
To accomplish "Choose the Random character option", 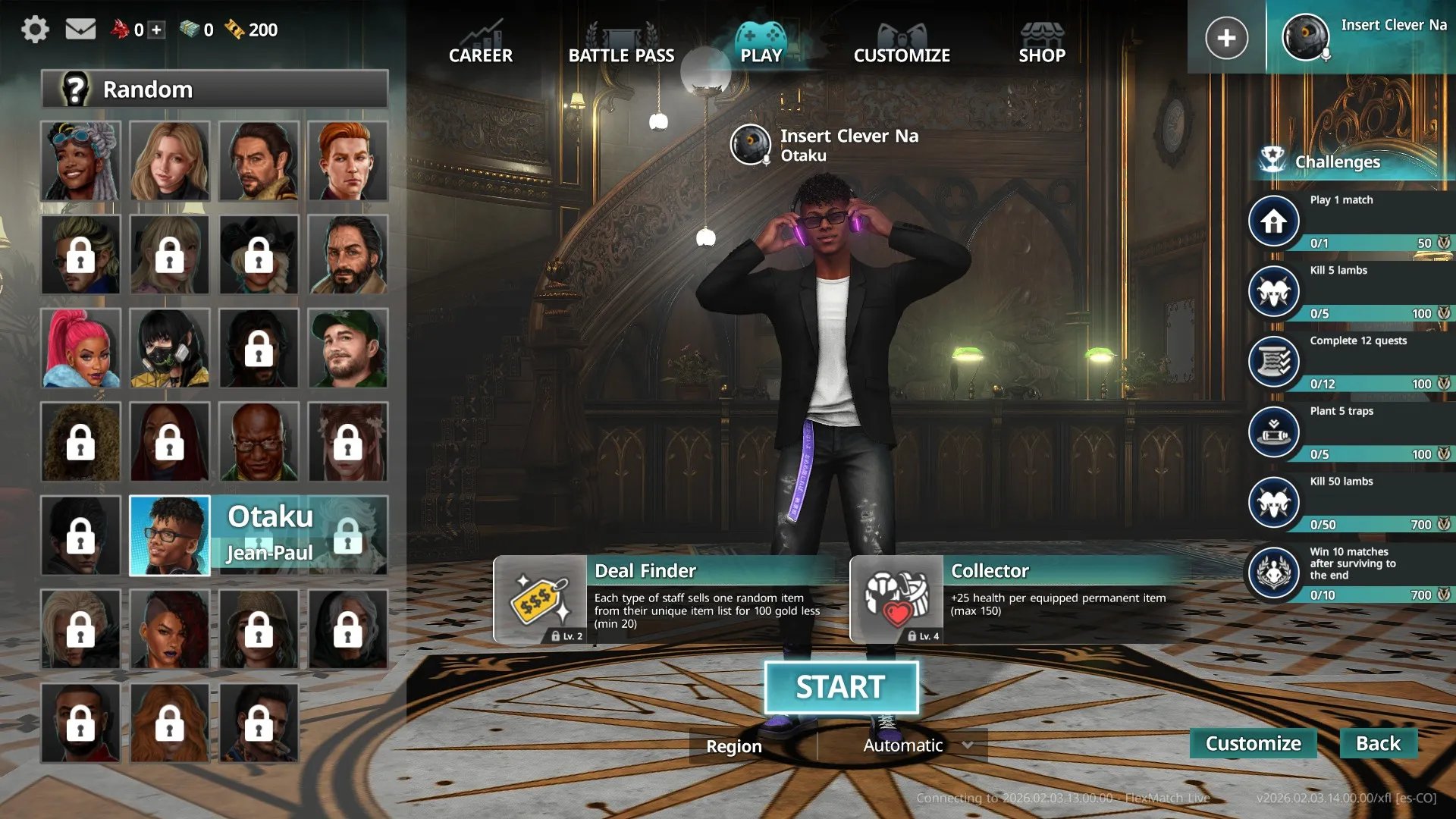I will (215, 89).
